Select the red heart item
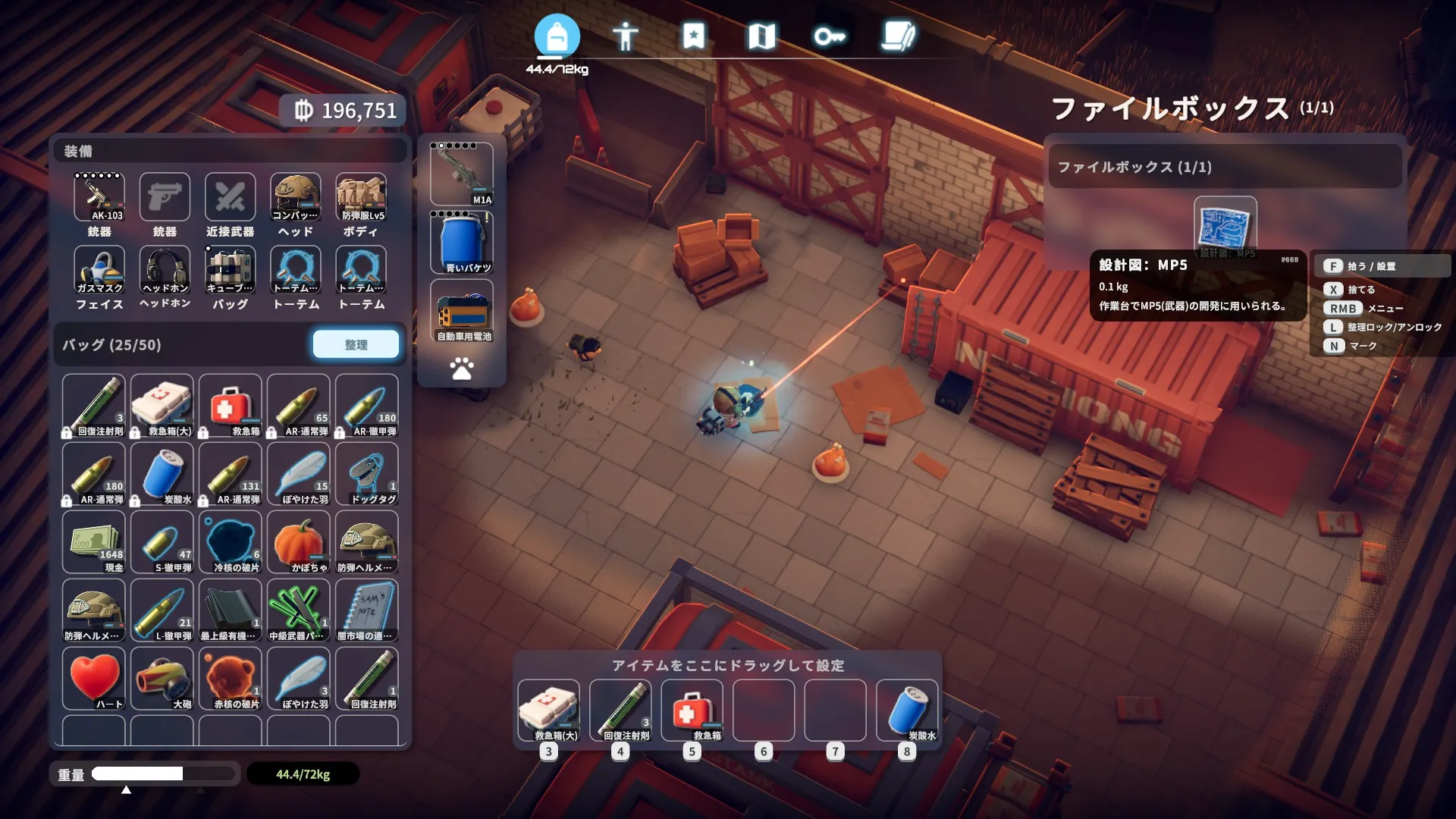 click(x=94, y=678)
